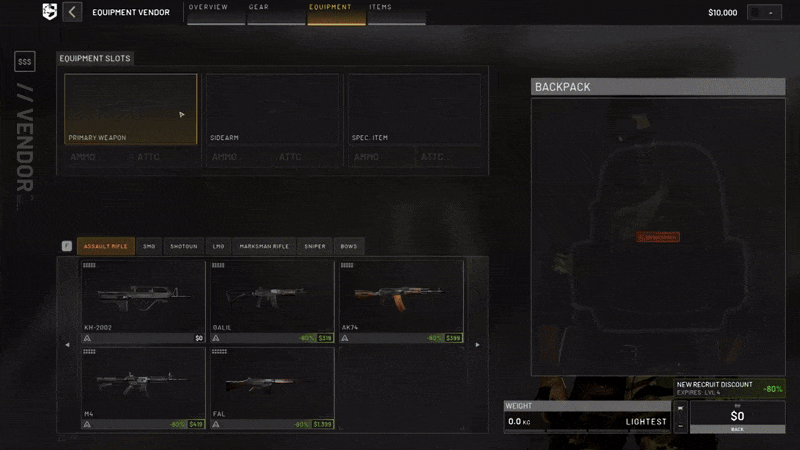Switch to the Marksman Rifle category
800x450 pixels.
[x=264, y=246]
